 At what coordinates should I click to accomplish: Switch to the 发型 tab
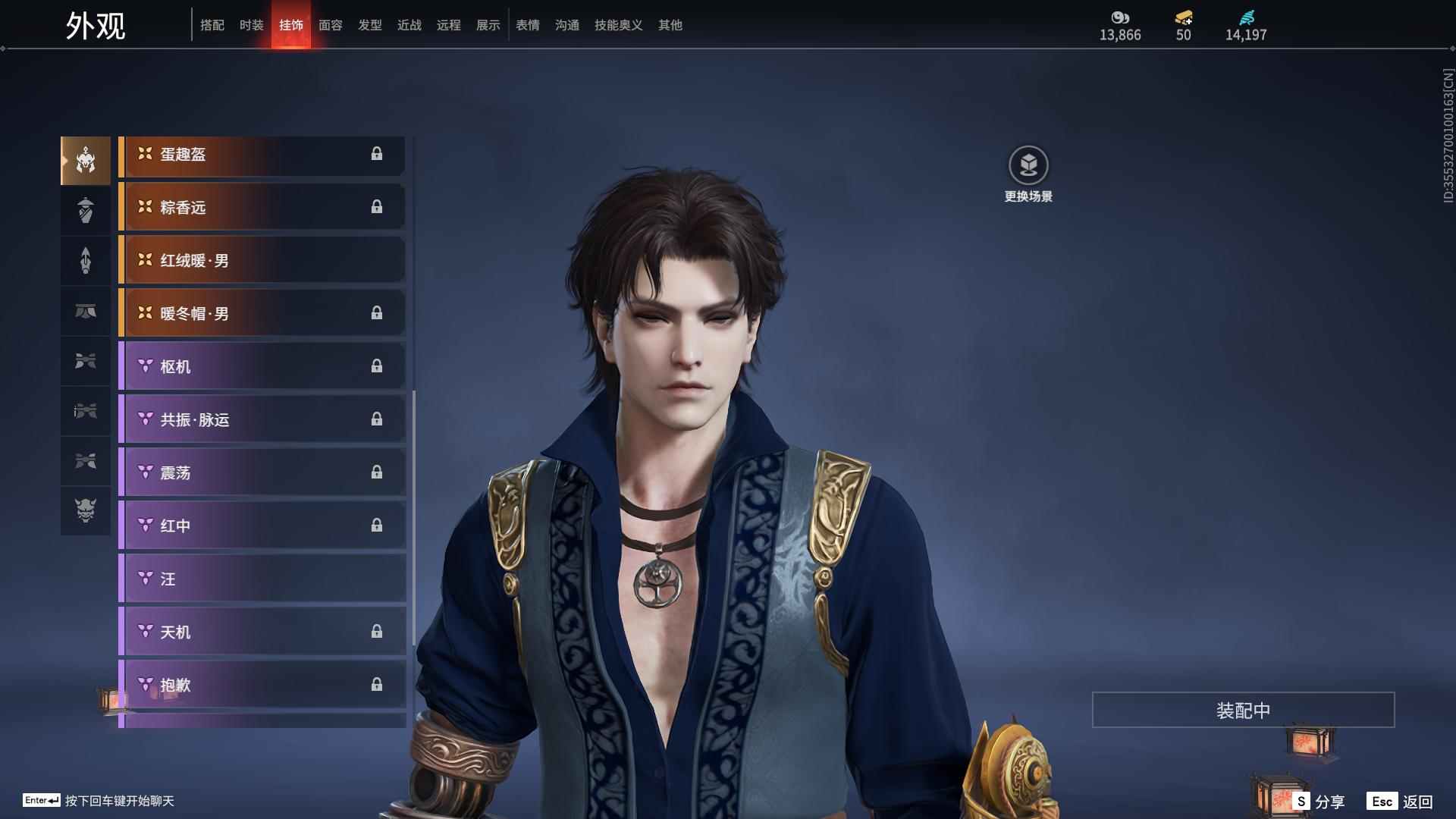[x=370, y=25]
